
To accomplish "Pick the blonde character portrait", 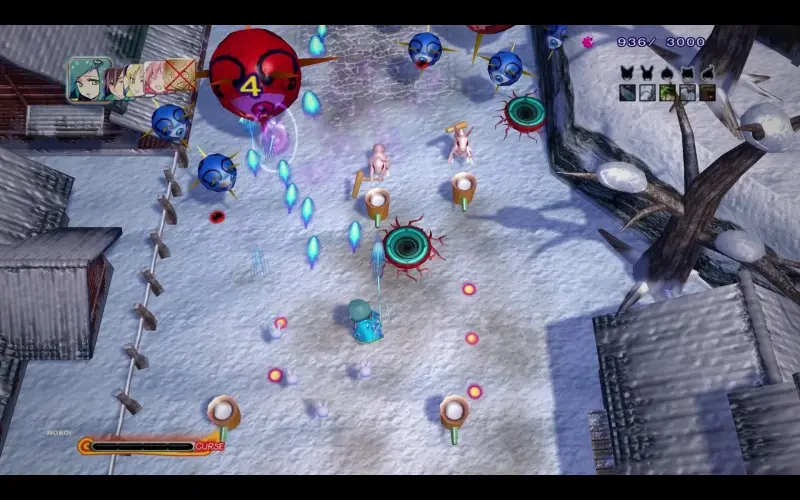I will 136,79.
